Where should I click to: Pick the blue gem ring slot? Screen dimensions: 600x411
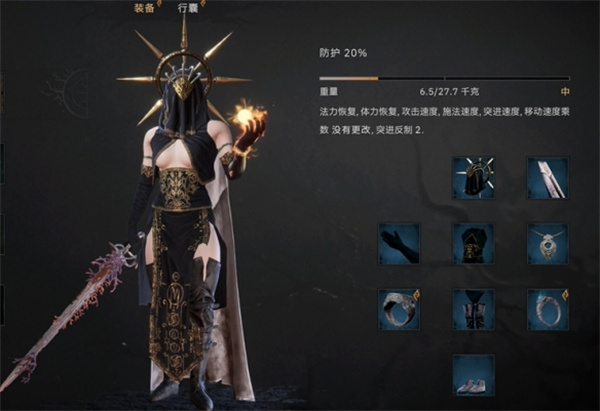click(547, 309)
